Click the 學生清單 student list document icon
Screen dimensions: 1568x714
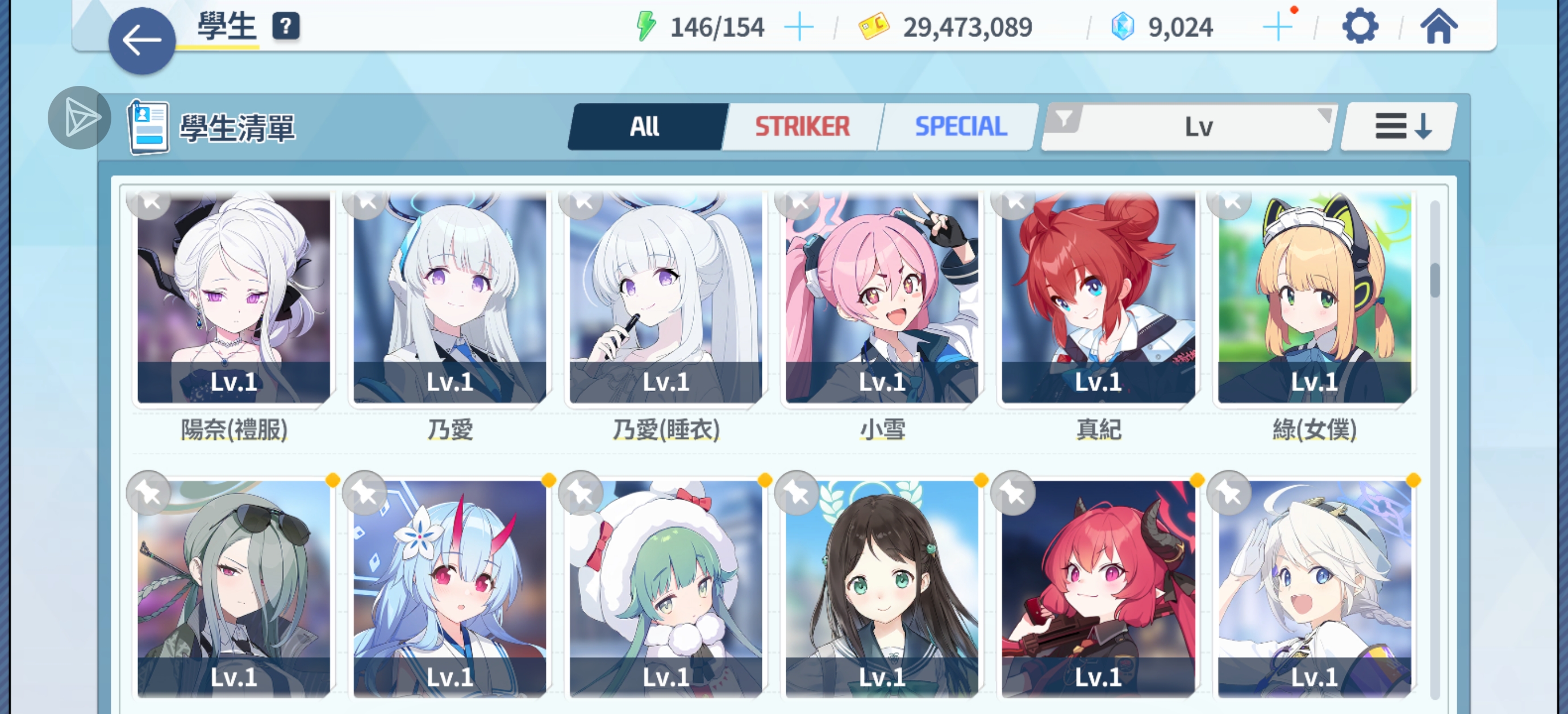pos(148,126)
